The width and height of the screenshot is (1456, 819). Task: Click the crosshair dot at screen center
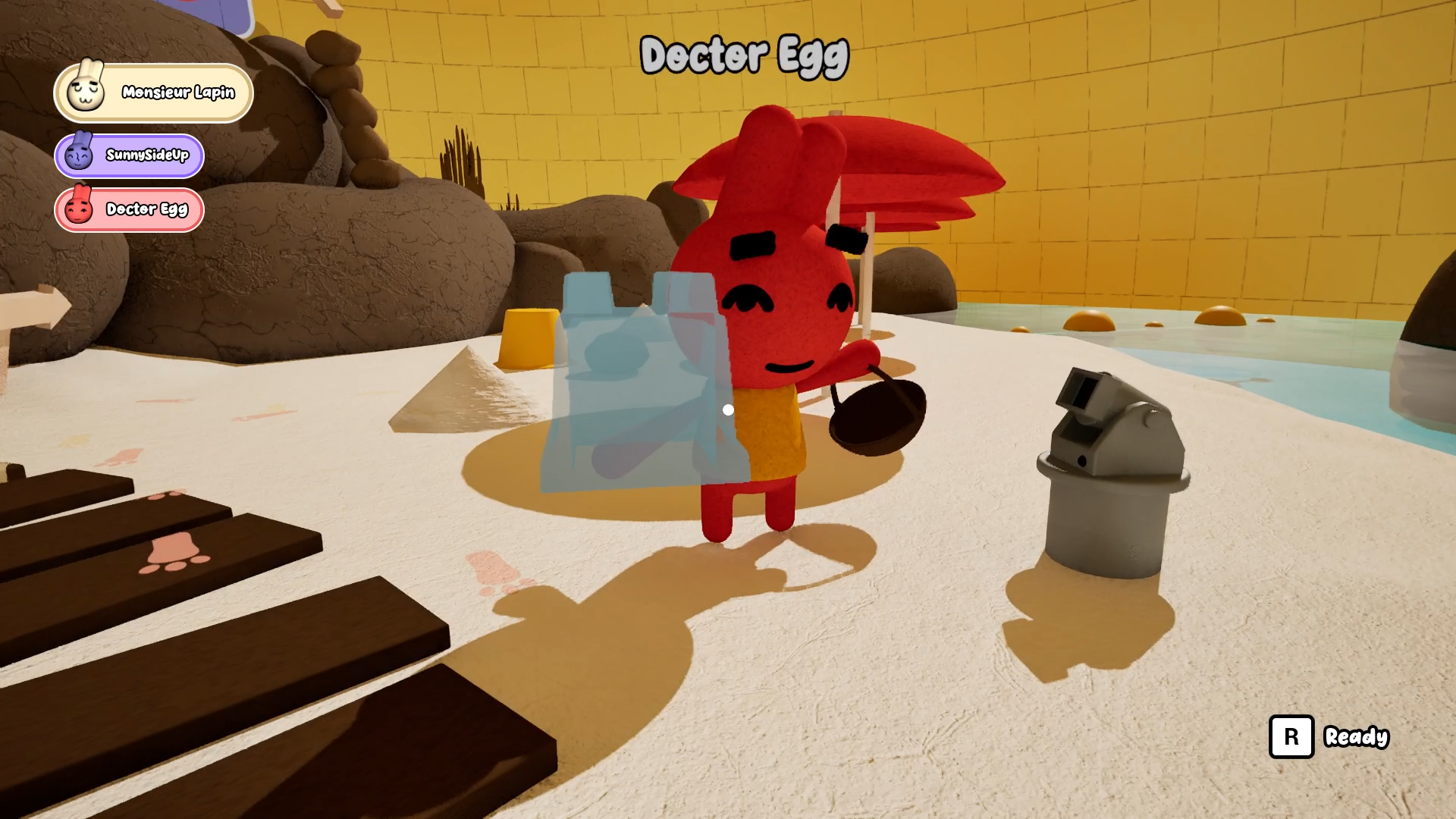pyautogui.click(x=728, y=409)
